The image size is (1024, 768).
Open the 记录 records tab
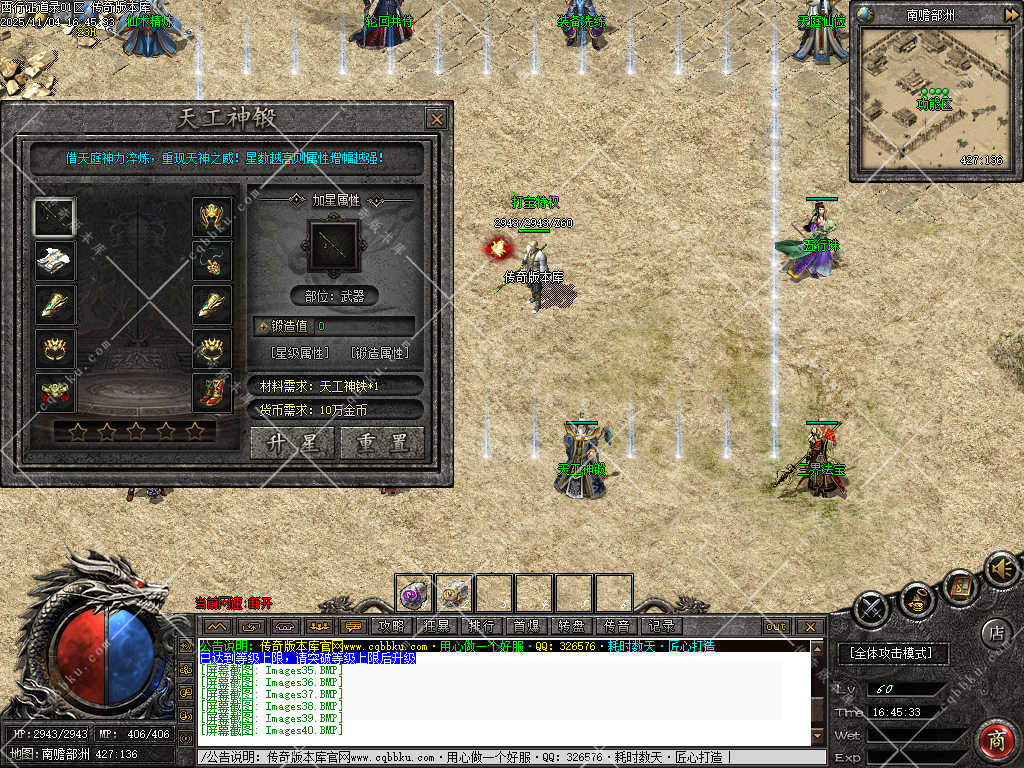pyautogui.click(x=661, y=626)
